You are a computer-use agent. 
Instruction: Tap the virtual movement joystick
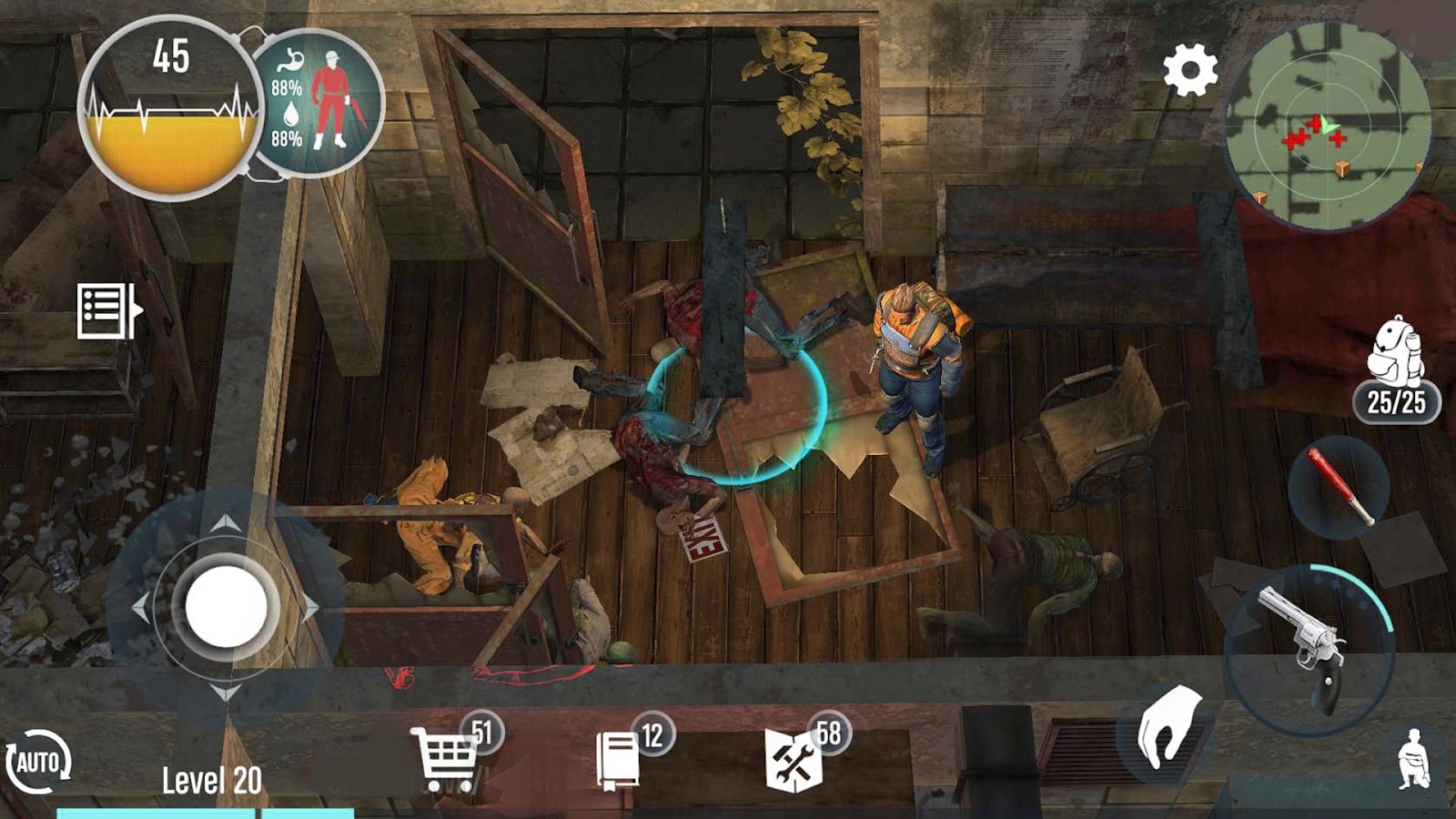[226, 605]
